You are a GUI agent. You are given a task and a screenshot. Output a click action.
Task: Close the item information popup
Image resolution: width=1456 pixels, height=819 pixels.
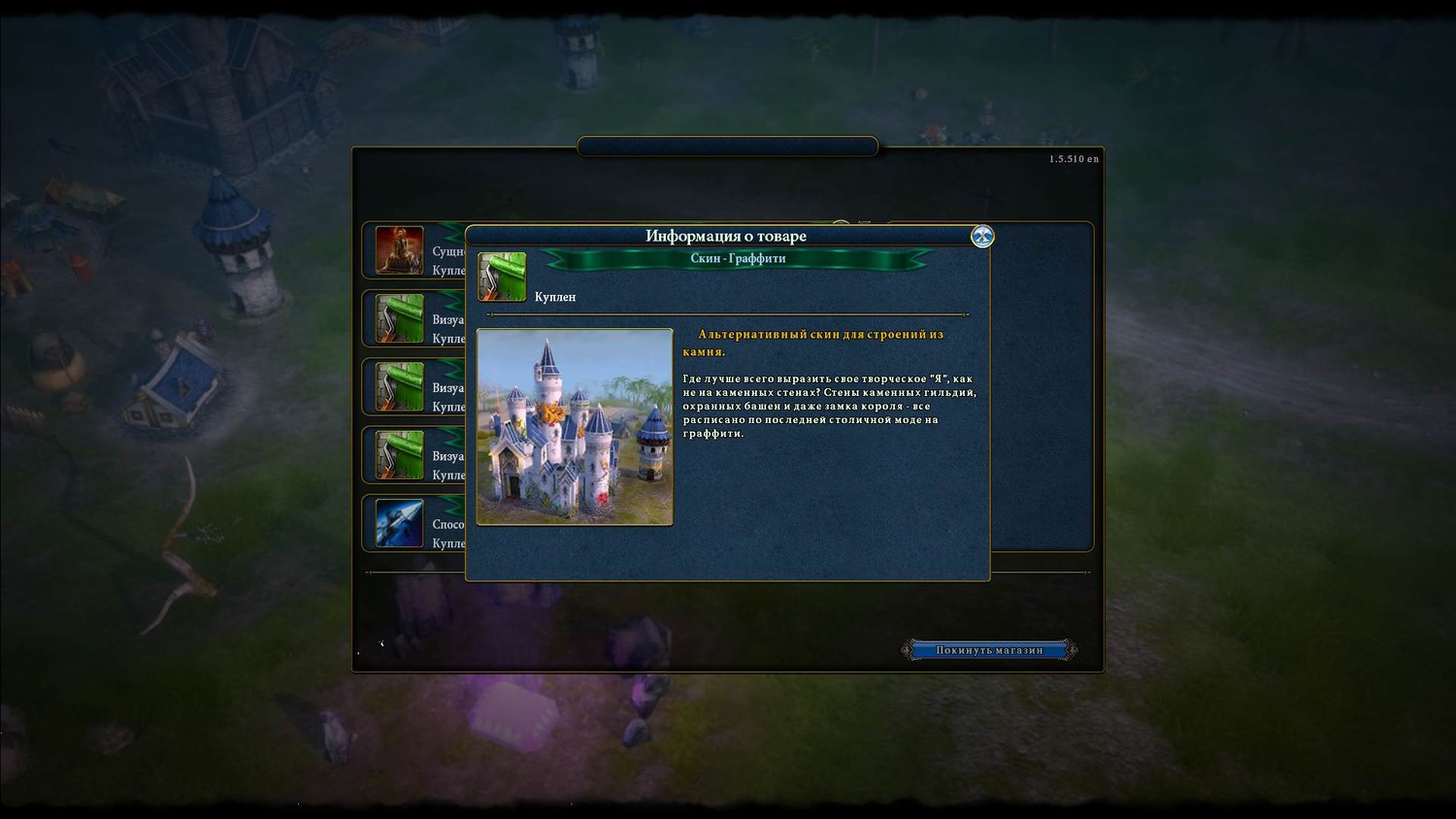coord(982,236)
